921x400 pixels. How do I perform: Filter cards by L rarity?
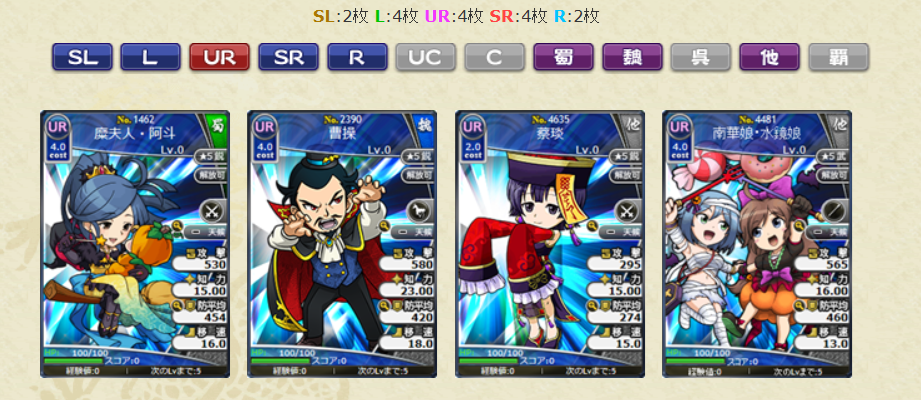click(150, 57)
